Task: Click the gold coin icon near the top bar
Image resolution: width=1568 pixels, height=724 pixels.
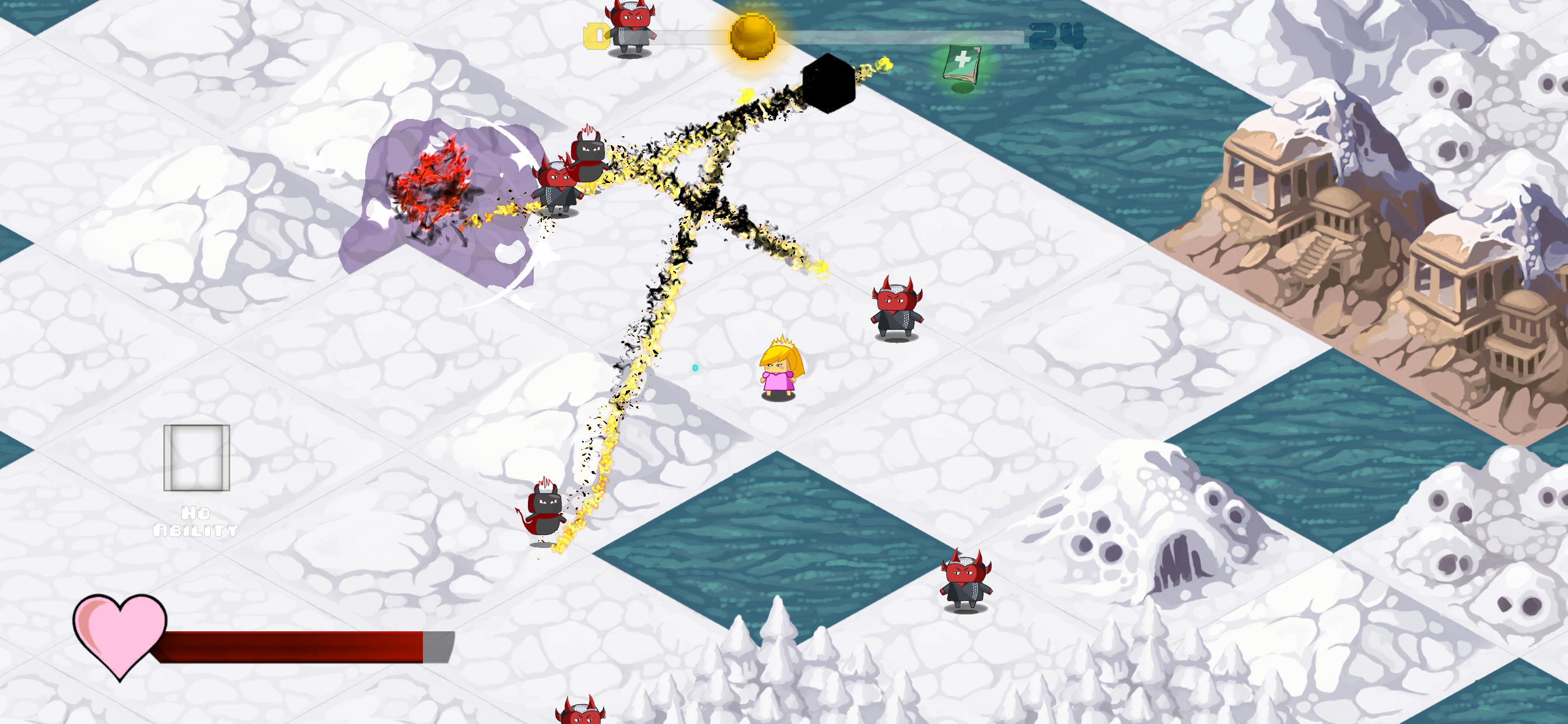Action: tap(752, 37)
